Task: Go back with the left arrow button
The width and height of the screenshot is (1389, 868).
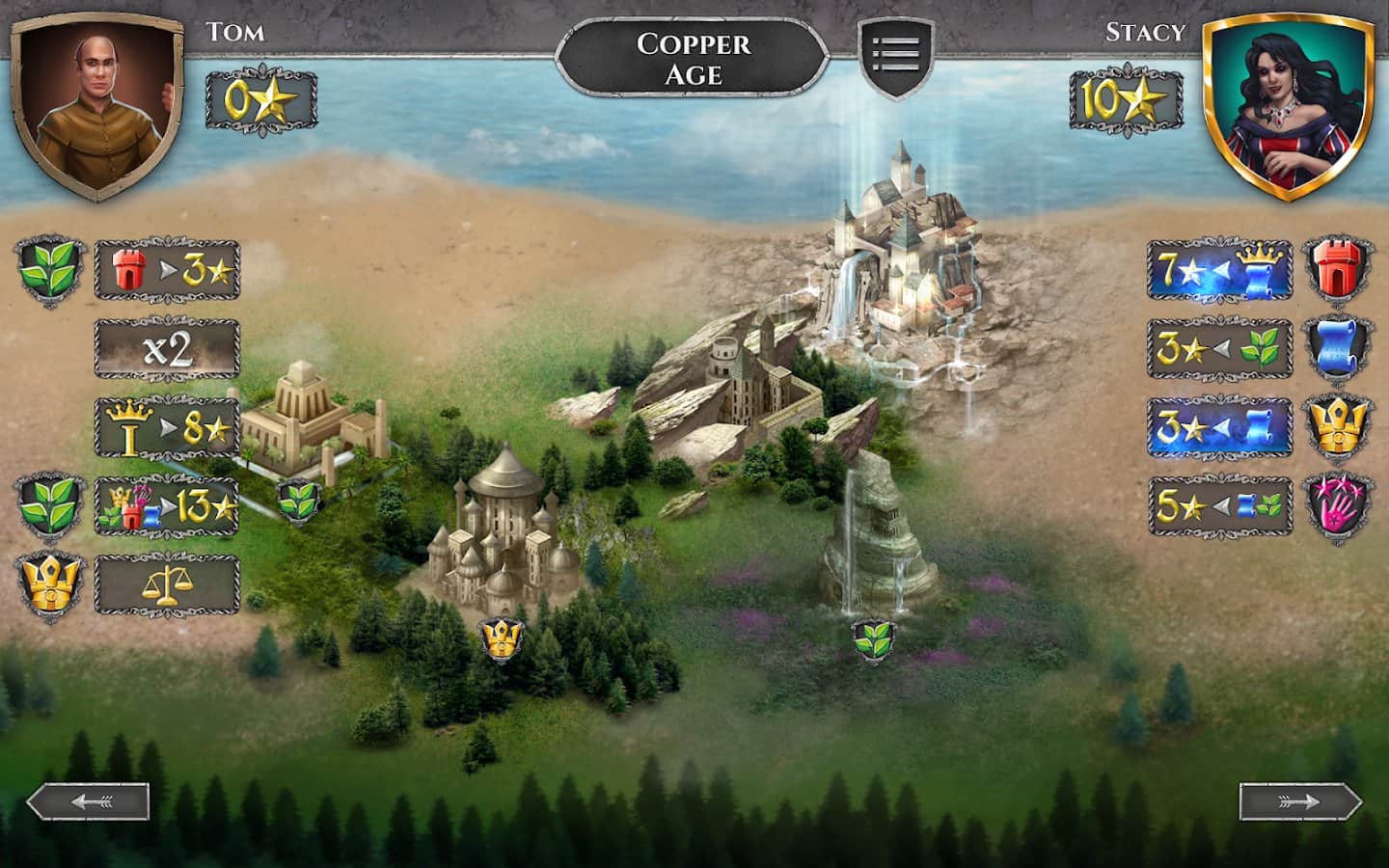Action: [x=88, y=801]
